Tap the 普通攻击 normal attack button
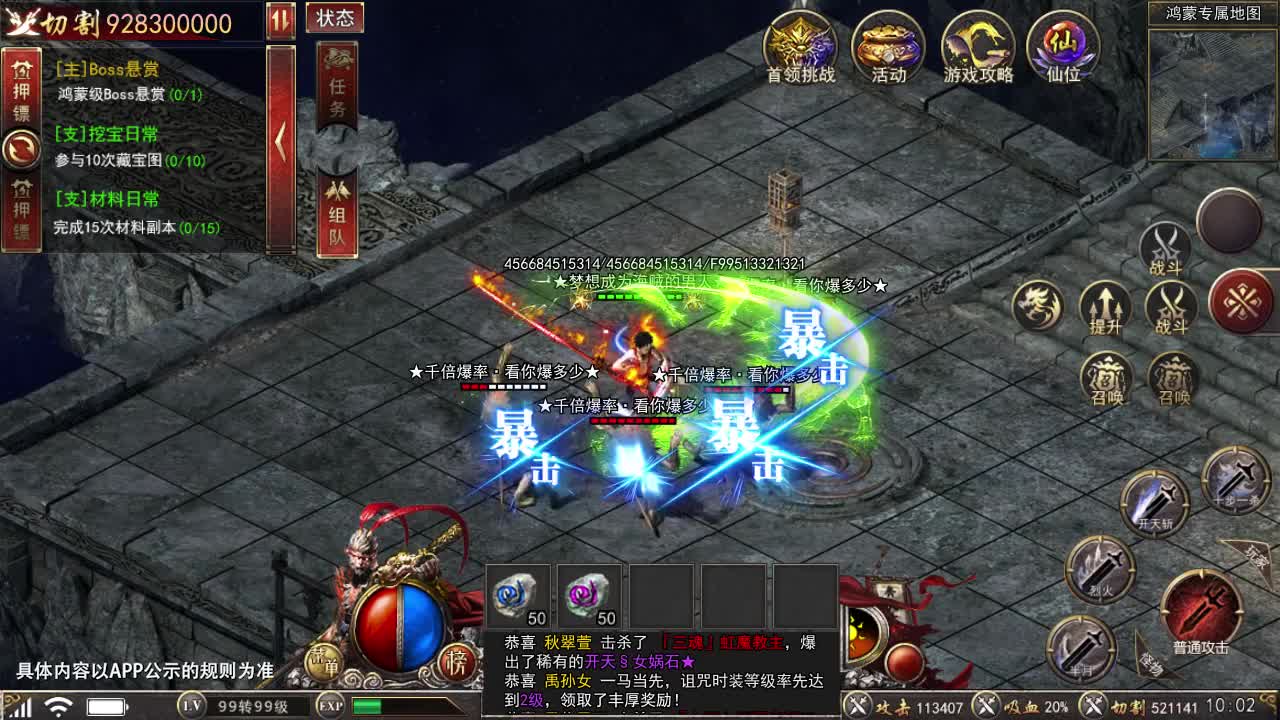Viewport: 1280px width, 720px height. [x=1200, y=611]
